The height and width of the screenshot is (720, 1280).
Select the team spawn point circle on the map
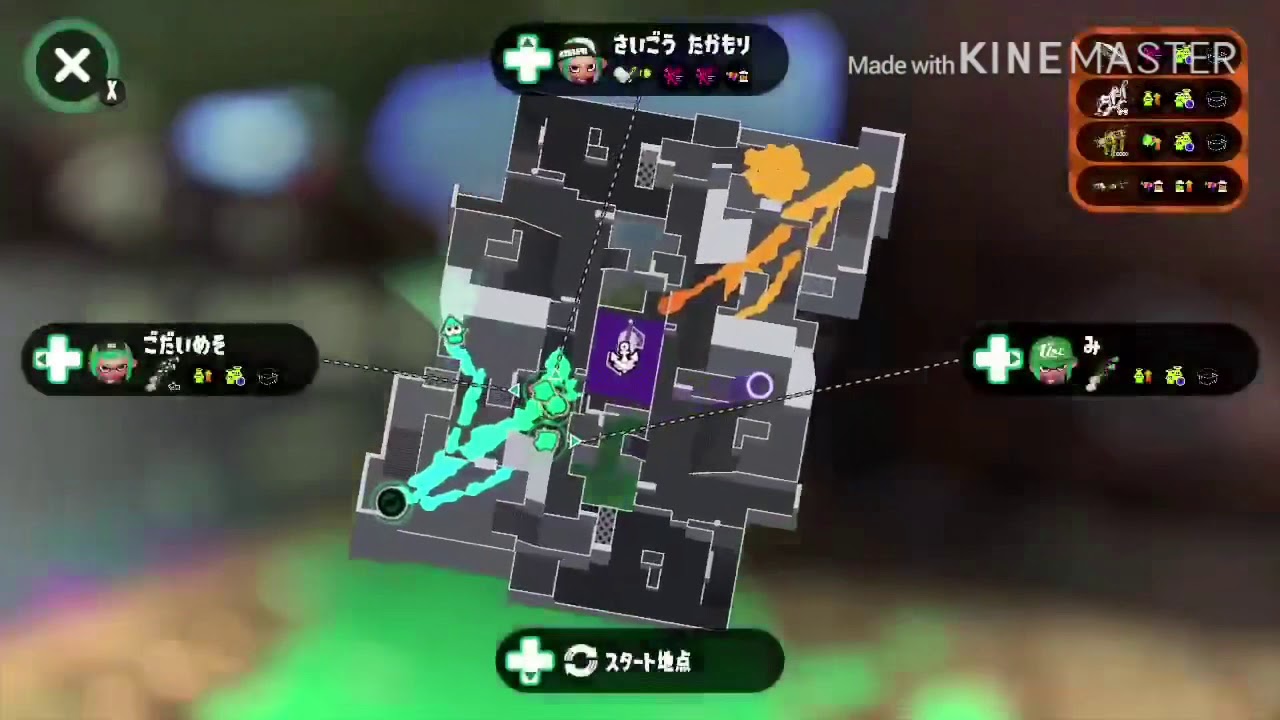[x=390, y=504]
